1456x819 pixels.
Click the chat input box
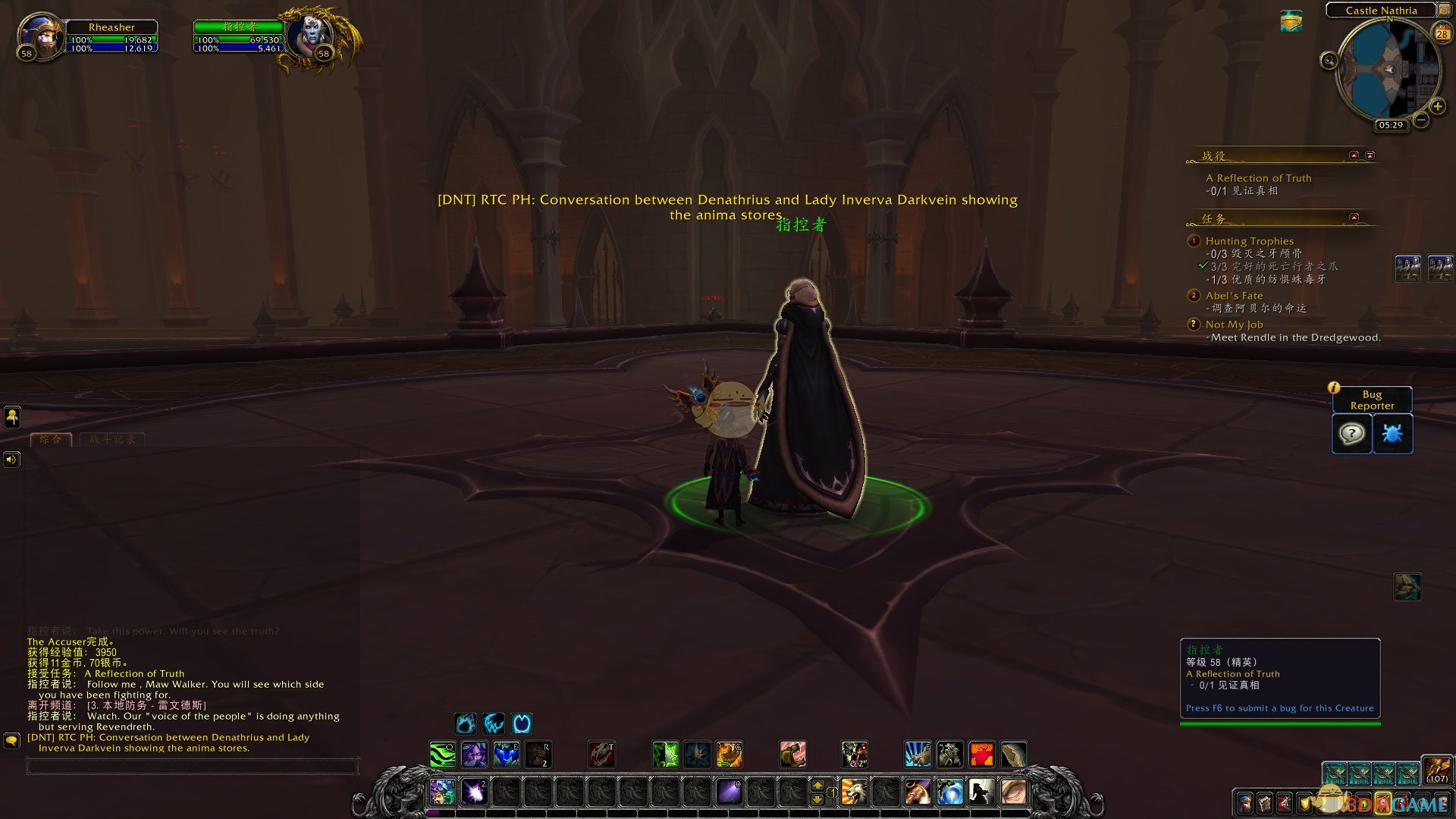(192, 767)
